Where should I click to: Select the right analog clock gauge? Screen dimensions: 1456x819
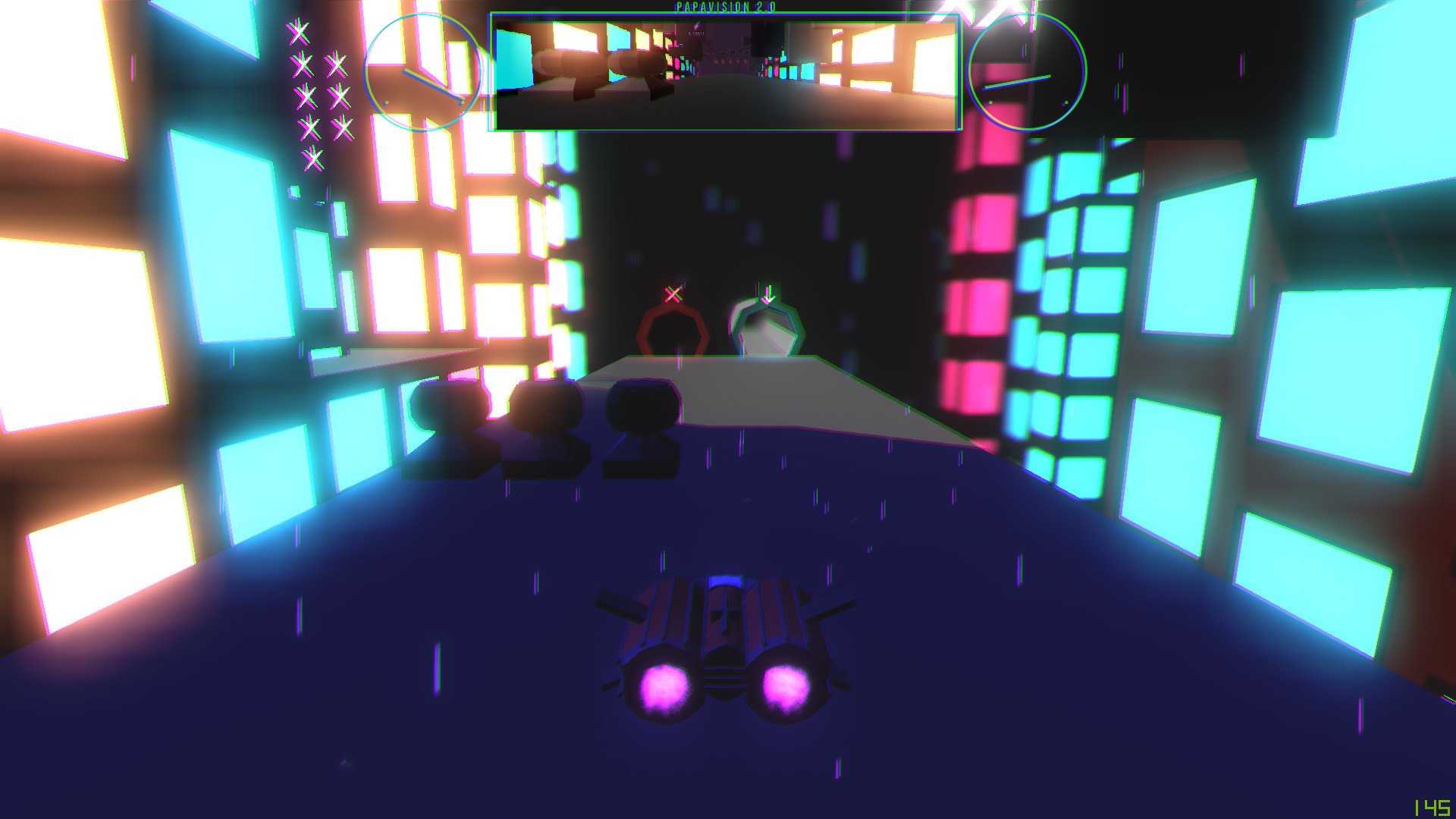click(1026, 72)
